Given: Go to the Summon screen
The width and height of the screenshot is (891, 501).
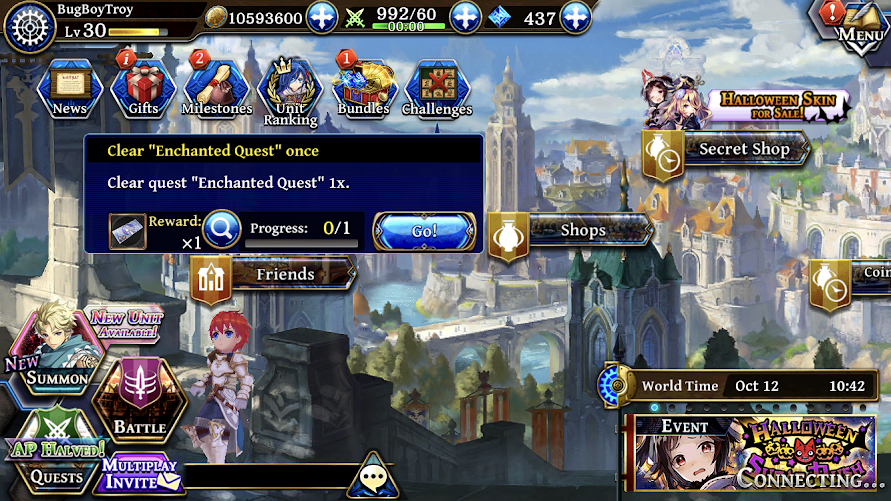Looking at the screenshot, I should point(58,358).
